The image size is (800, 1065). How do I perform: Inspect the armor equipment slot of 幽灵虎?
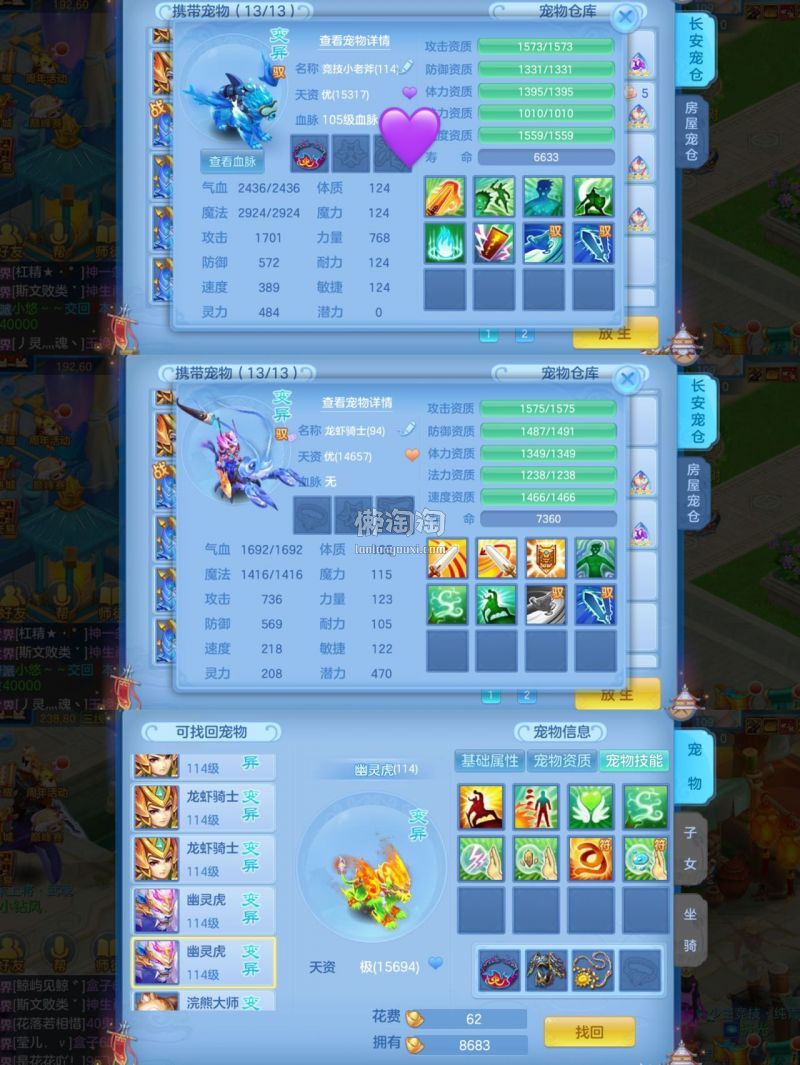pos(545,970)
